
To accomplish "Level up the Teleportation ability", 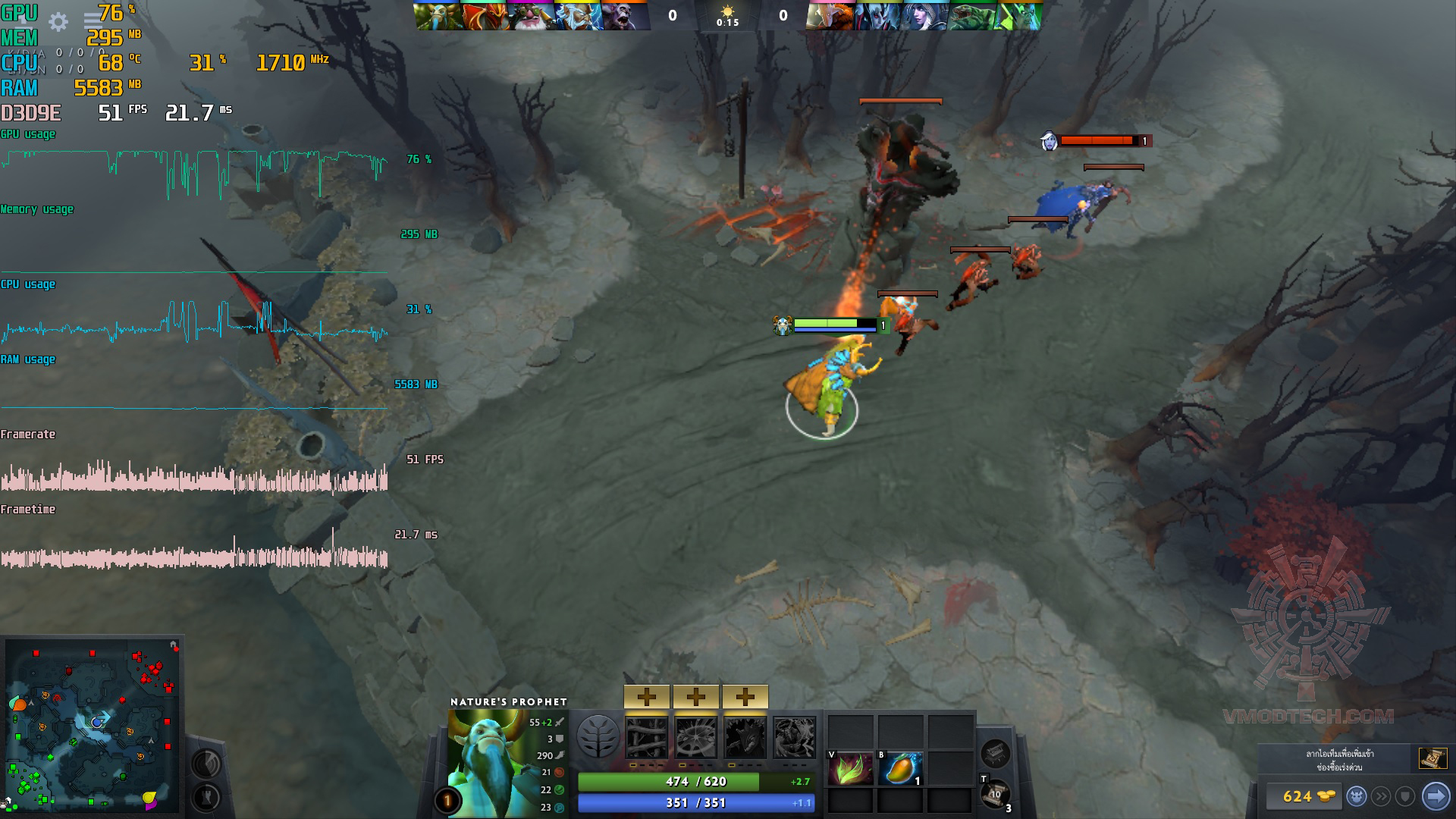I will [x=695, y=696].
